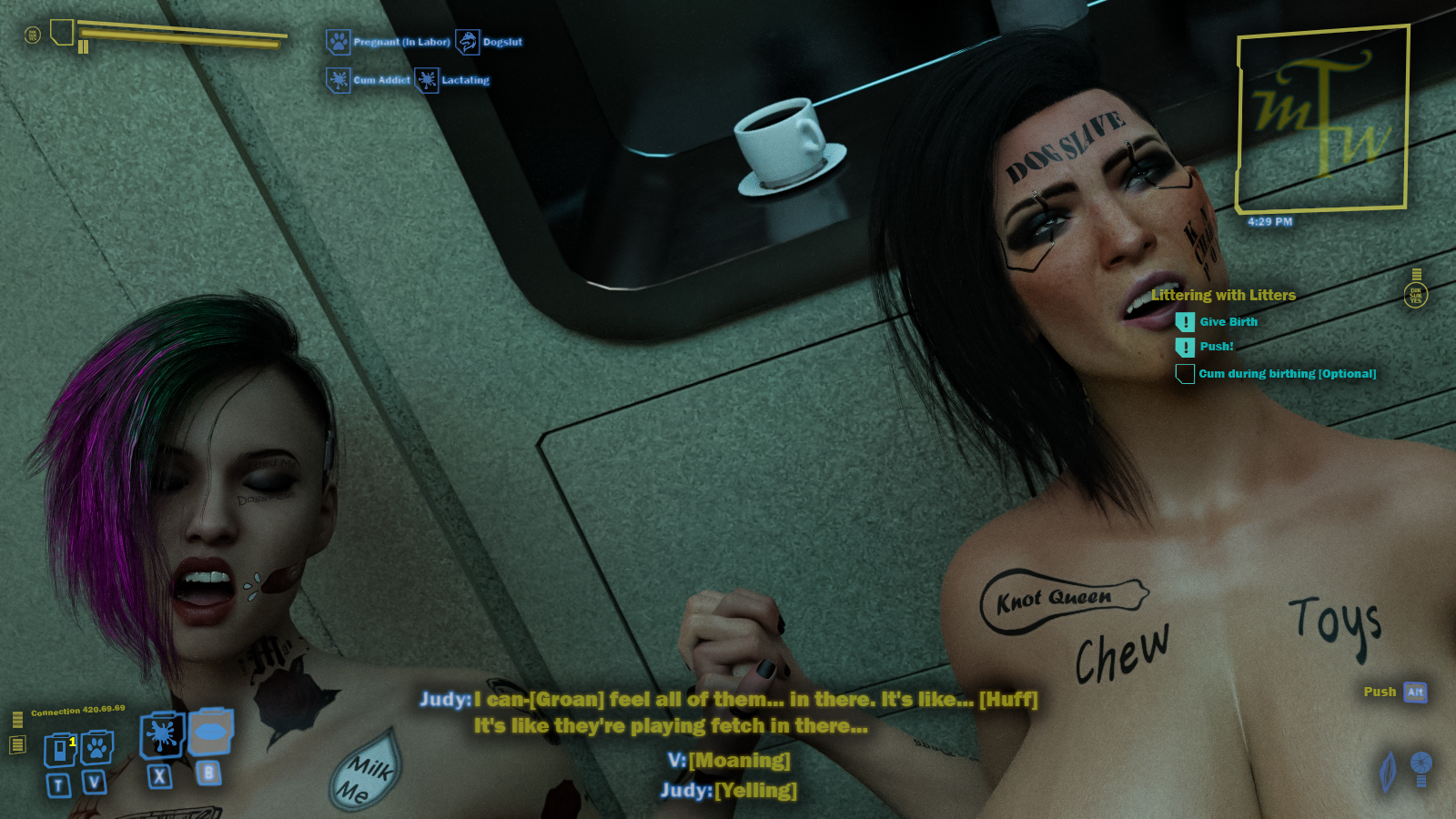Select the Pregnant (In Labor) status icon
The width and height of the screenshot is (1456, 819).
pos(339,42)
